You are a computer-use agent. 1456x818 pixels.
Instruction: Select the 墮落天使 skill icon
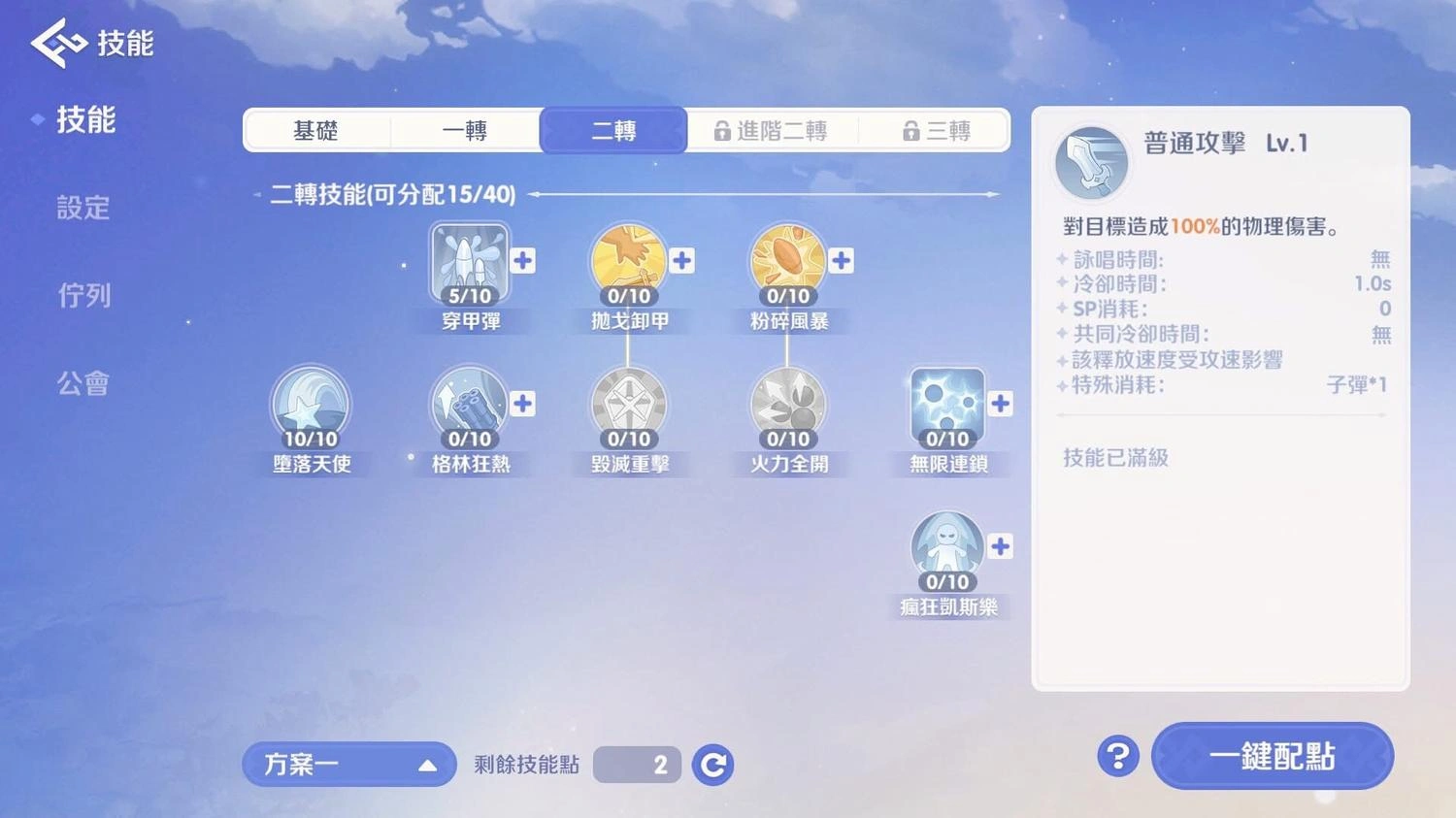(x=310, y=405)
